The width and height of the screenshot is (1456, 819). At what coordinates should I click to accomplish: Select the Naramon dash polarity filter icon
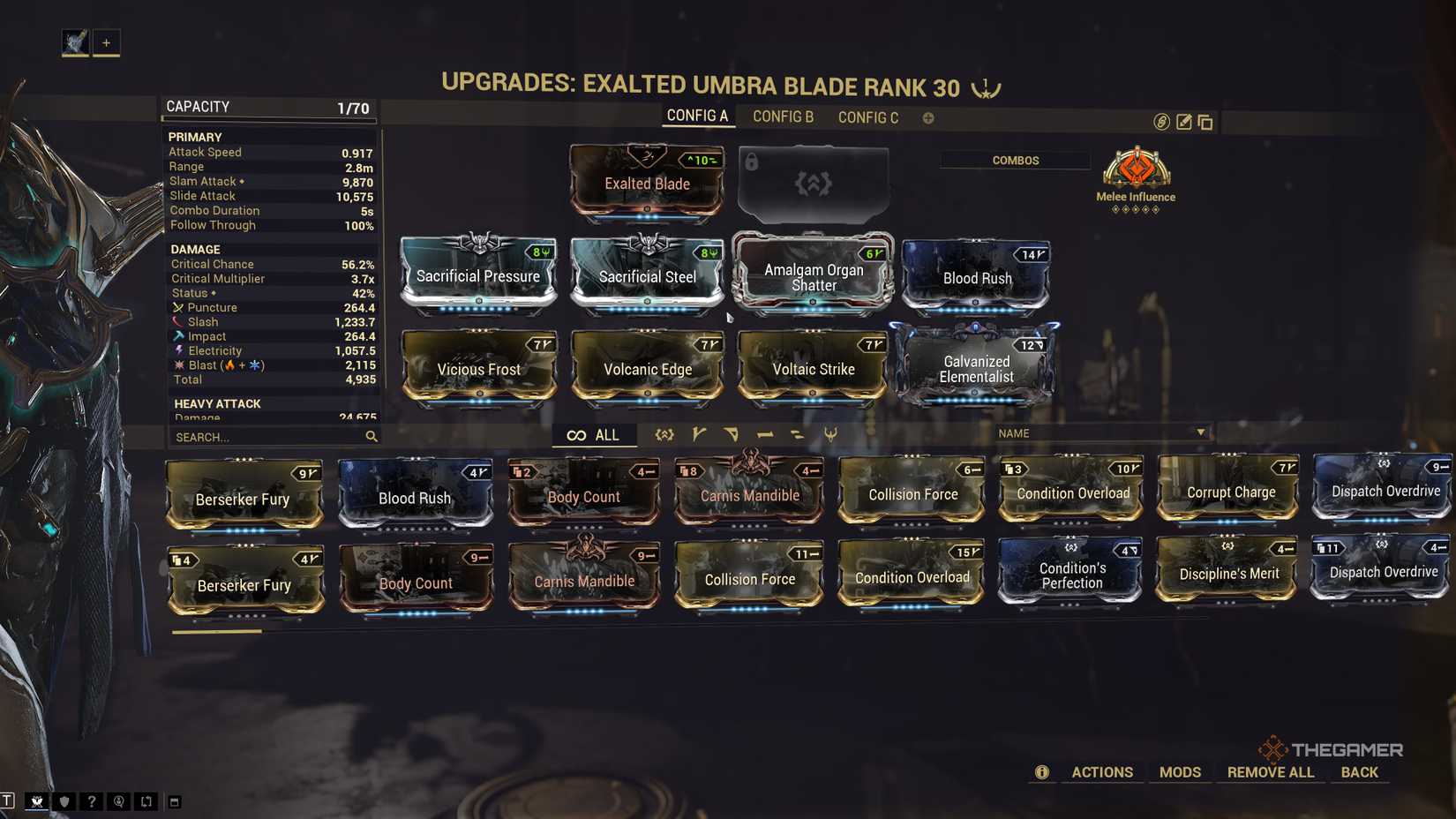[x=763, y=434]
